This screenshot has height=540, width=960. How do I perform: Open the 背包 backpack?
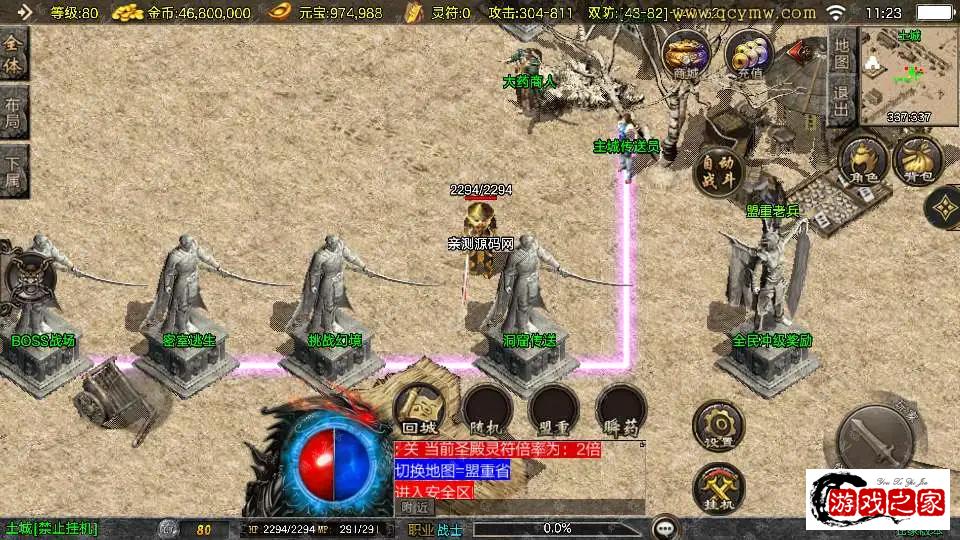pos(916,161)
